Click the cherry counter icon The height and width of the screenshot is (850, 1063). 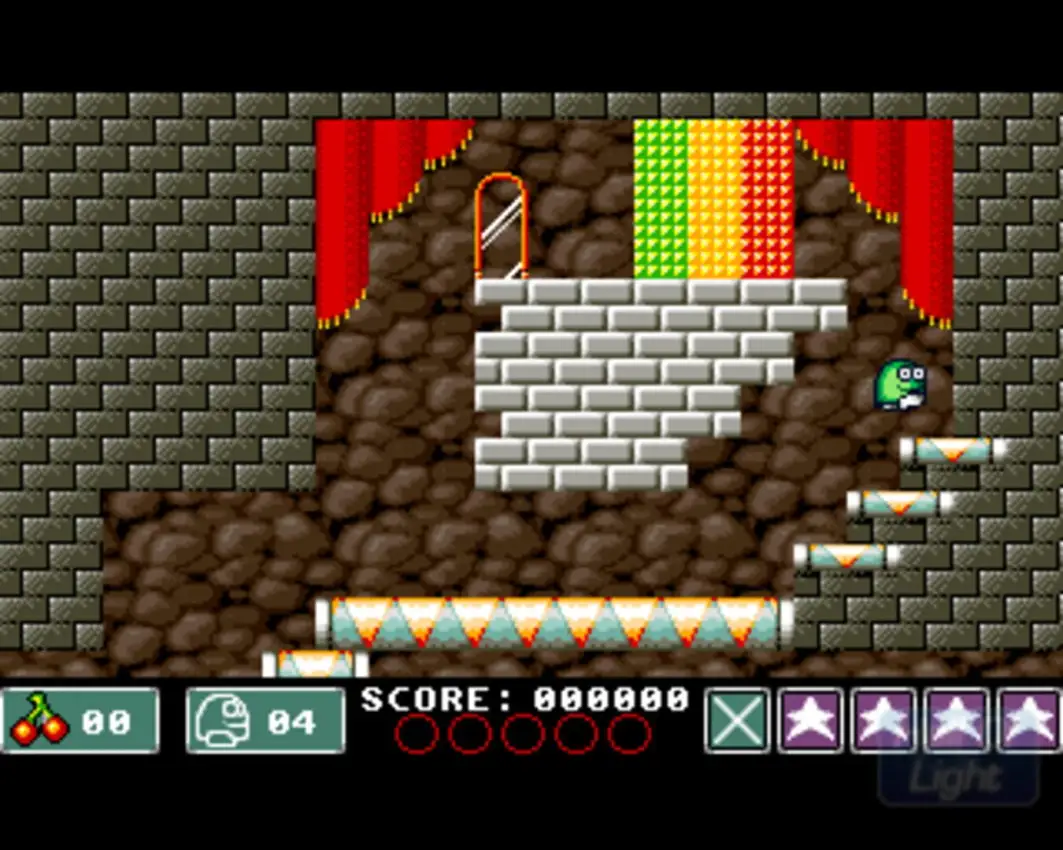tap(39, 720)
